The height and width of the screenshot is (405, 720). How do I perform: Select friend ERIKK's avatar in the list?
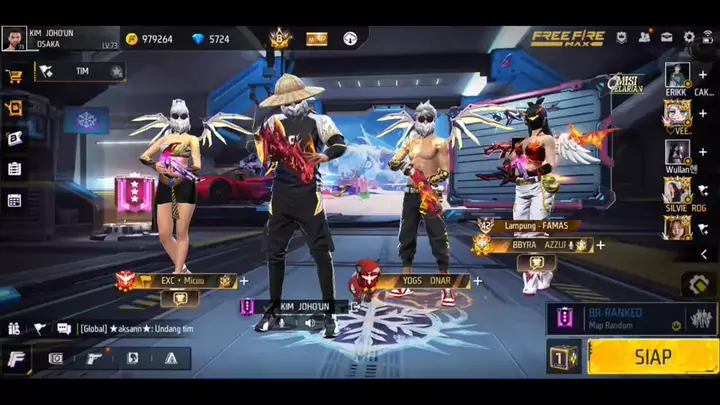(677, 75)
